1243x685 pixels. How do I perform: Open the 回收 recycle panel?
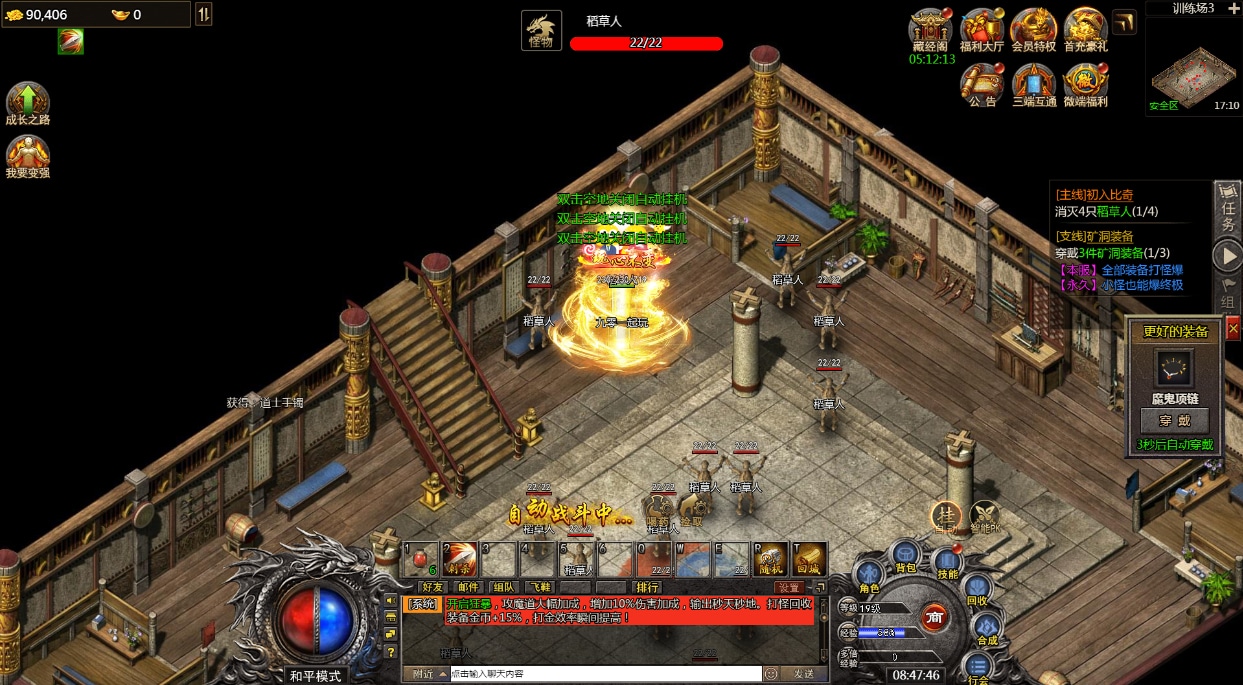tap(977, 590)
